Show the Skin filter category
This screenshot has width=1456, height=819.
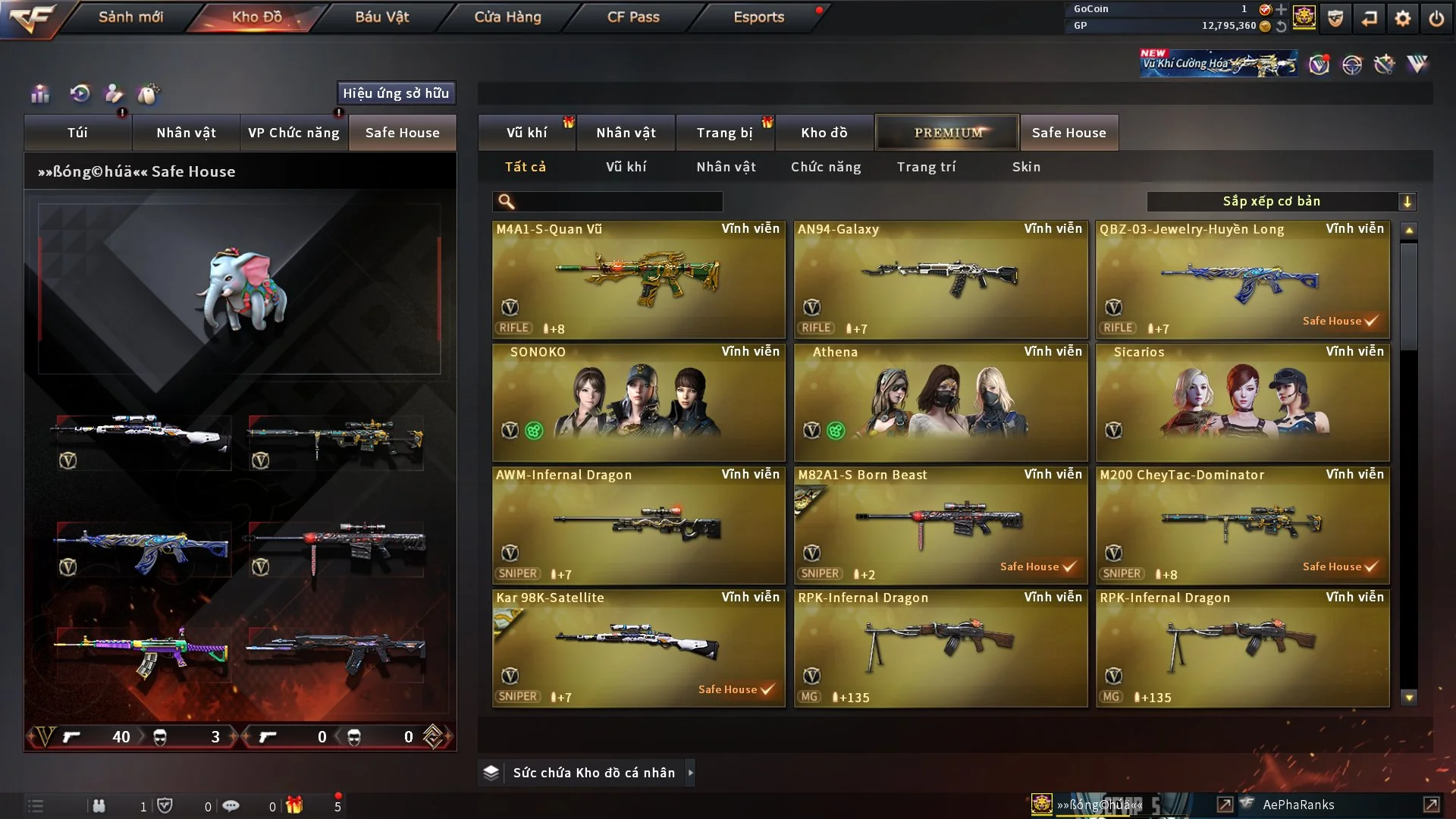coord(1026,167)
